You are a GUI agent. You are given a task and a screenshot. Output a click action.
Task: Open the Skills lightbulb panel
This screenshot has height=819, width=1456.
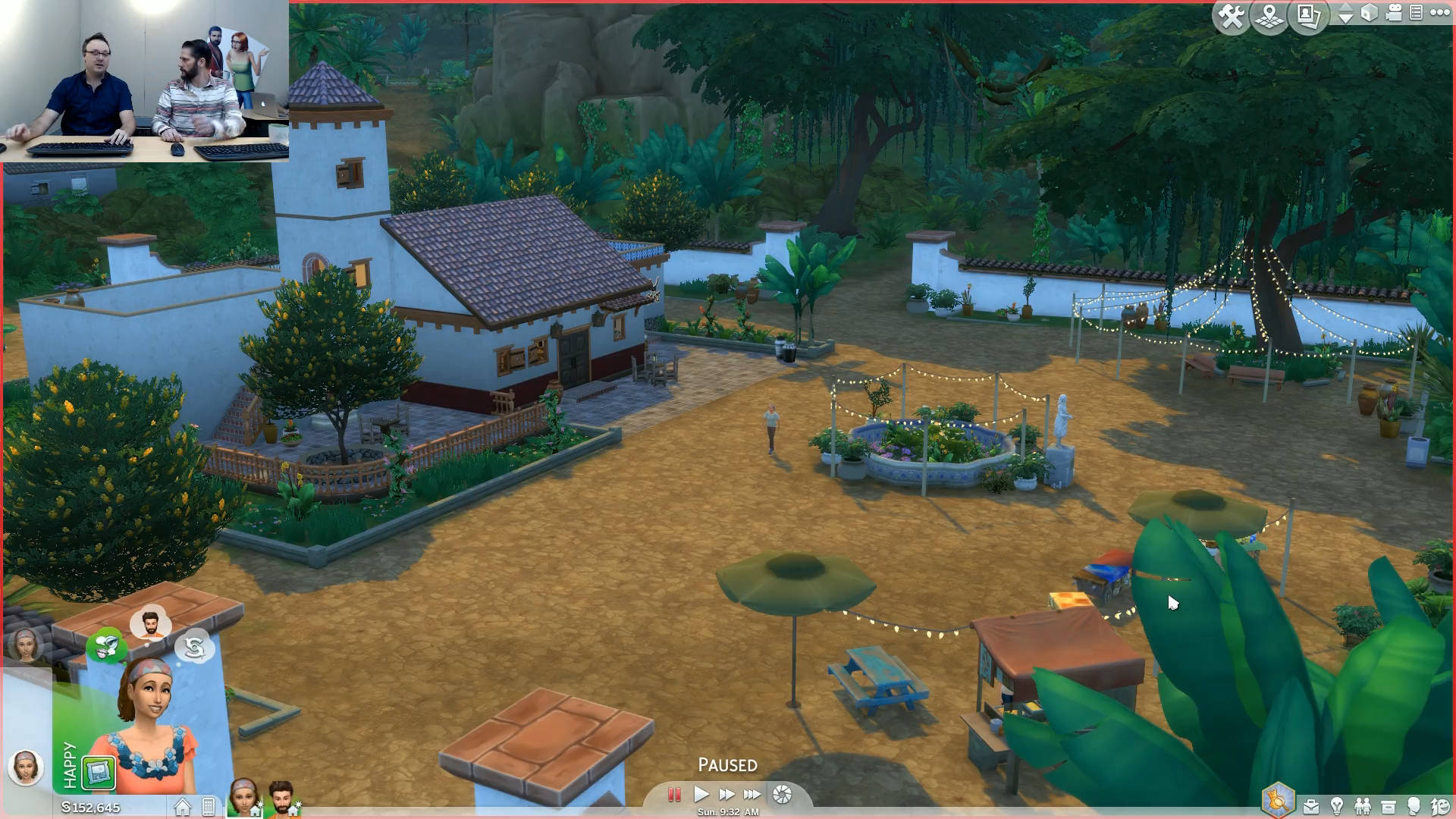pos(1337,806)
